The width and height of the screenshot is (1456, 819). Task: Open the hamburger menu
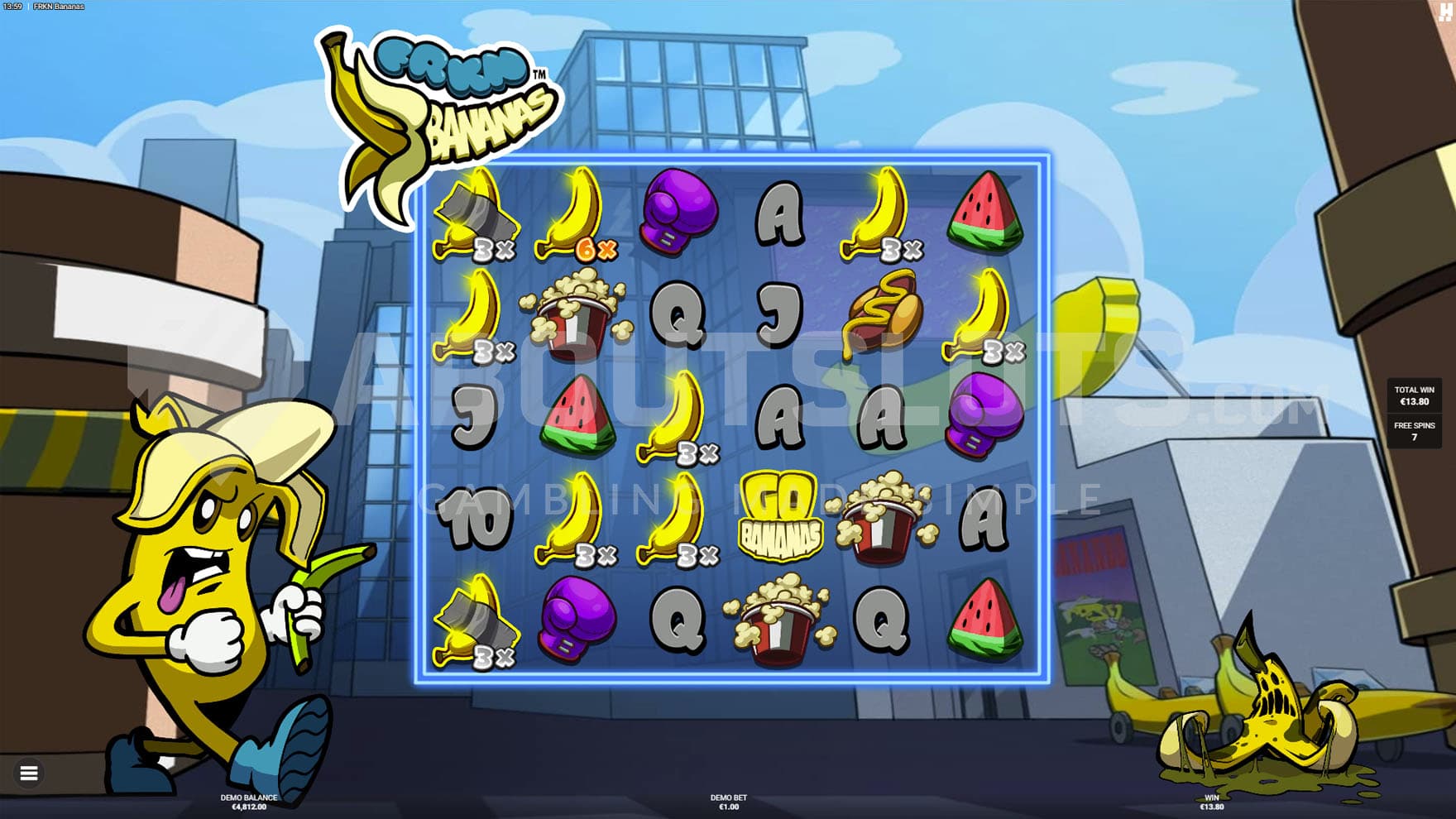[29, 773]
